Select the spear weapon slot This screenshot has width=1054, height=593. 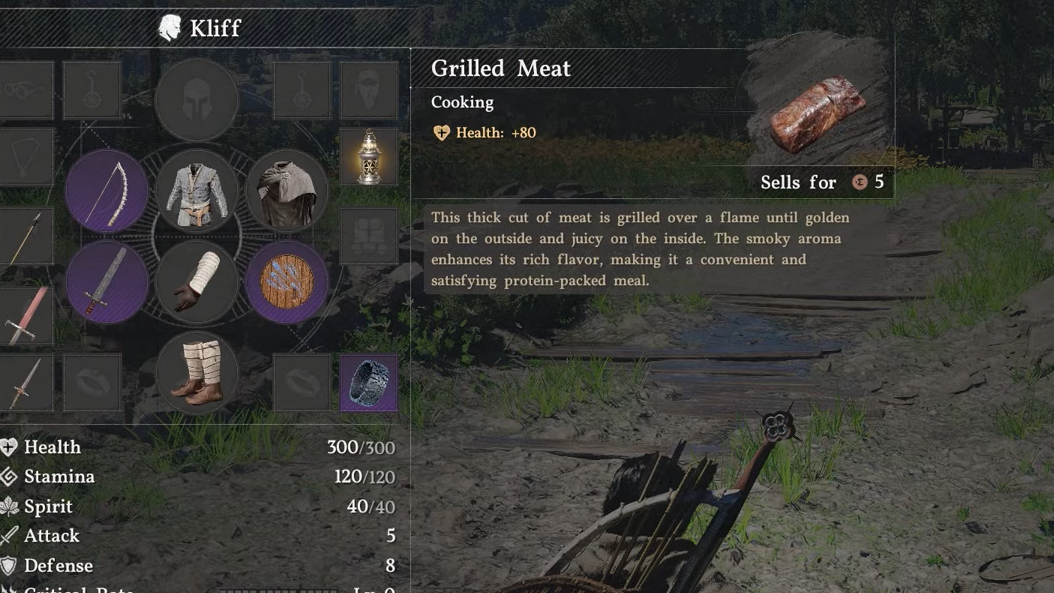click(x=24, y=238)
